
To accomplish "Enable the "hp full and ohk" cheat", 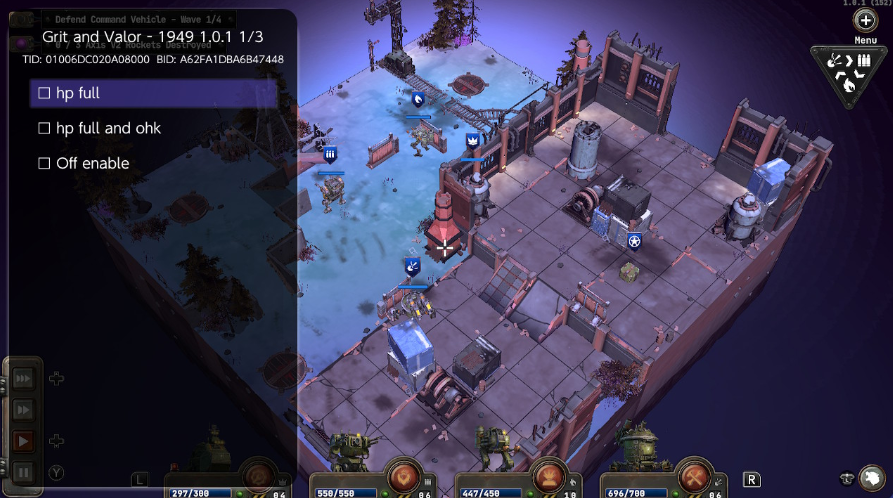I will point(44,128).
